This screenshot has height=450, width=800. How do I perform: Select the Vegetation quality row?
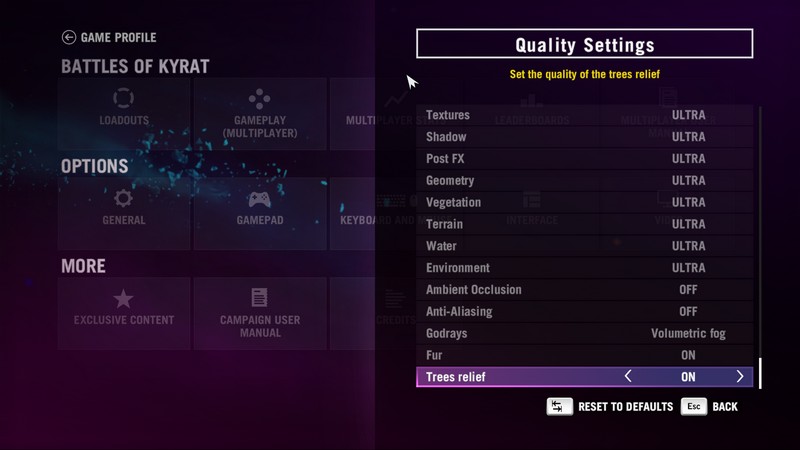(584, 202)
